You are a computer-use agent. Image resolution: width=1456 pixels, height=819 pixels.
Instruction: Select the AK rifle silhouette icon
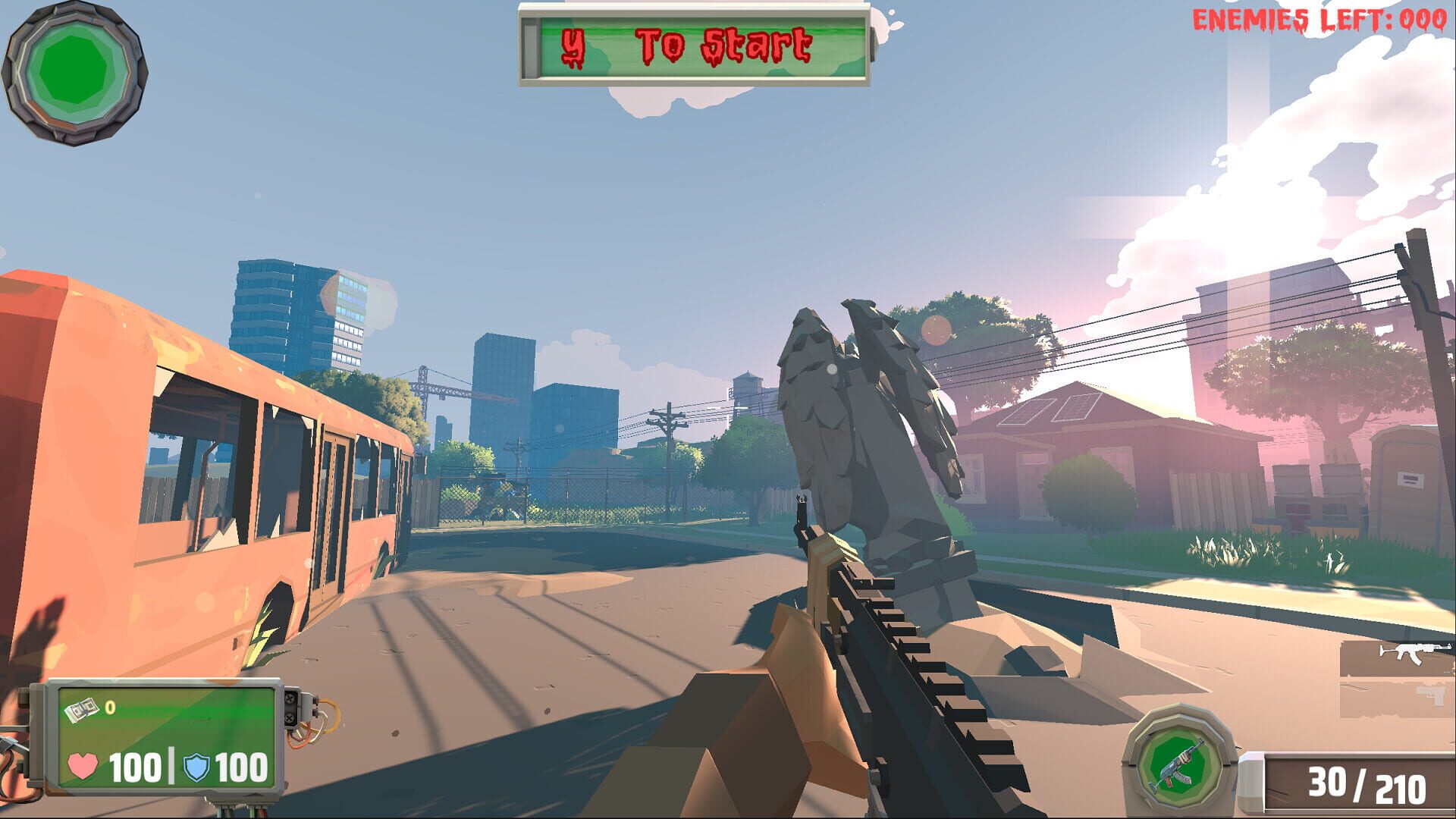(1415, 654)
